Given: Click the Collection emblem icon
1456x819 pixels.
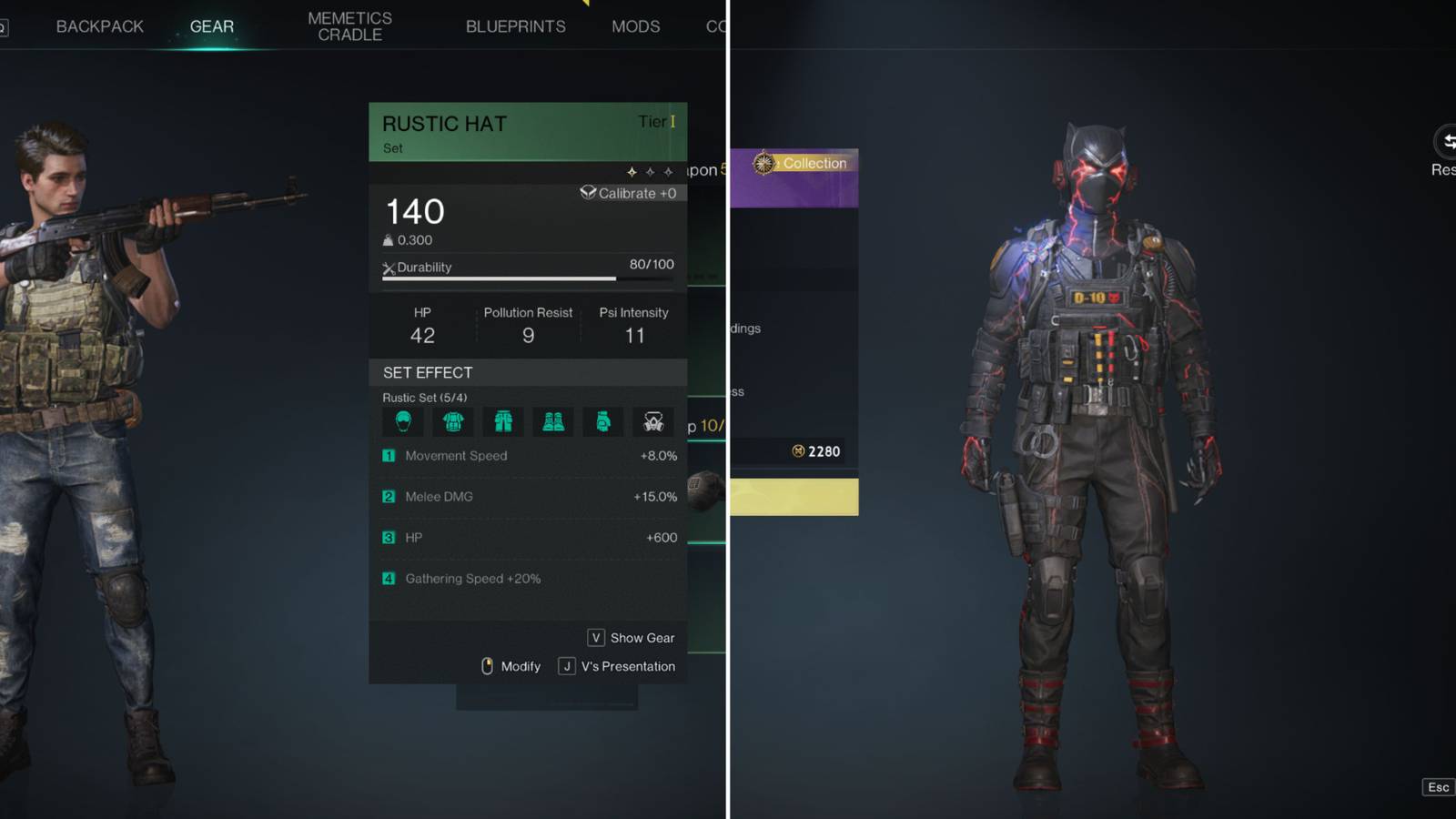Looking at the screenshot, I should click(x=763, y=163).
